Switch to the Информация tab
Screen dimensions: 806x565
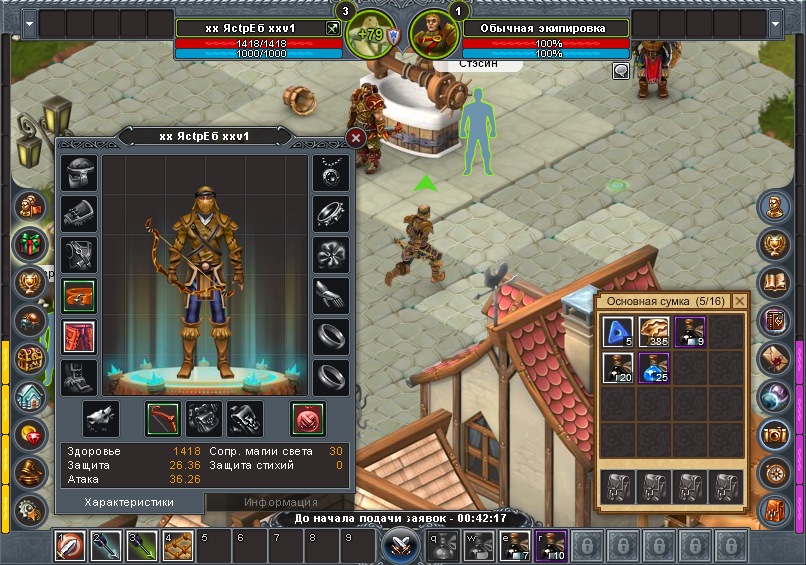point(267,502)
